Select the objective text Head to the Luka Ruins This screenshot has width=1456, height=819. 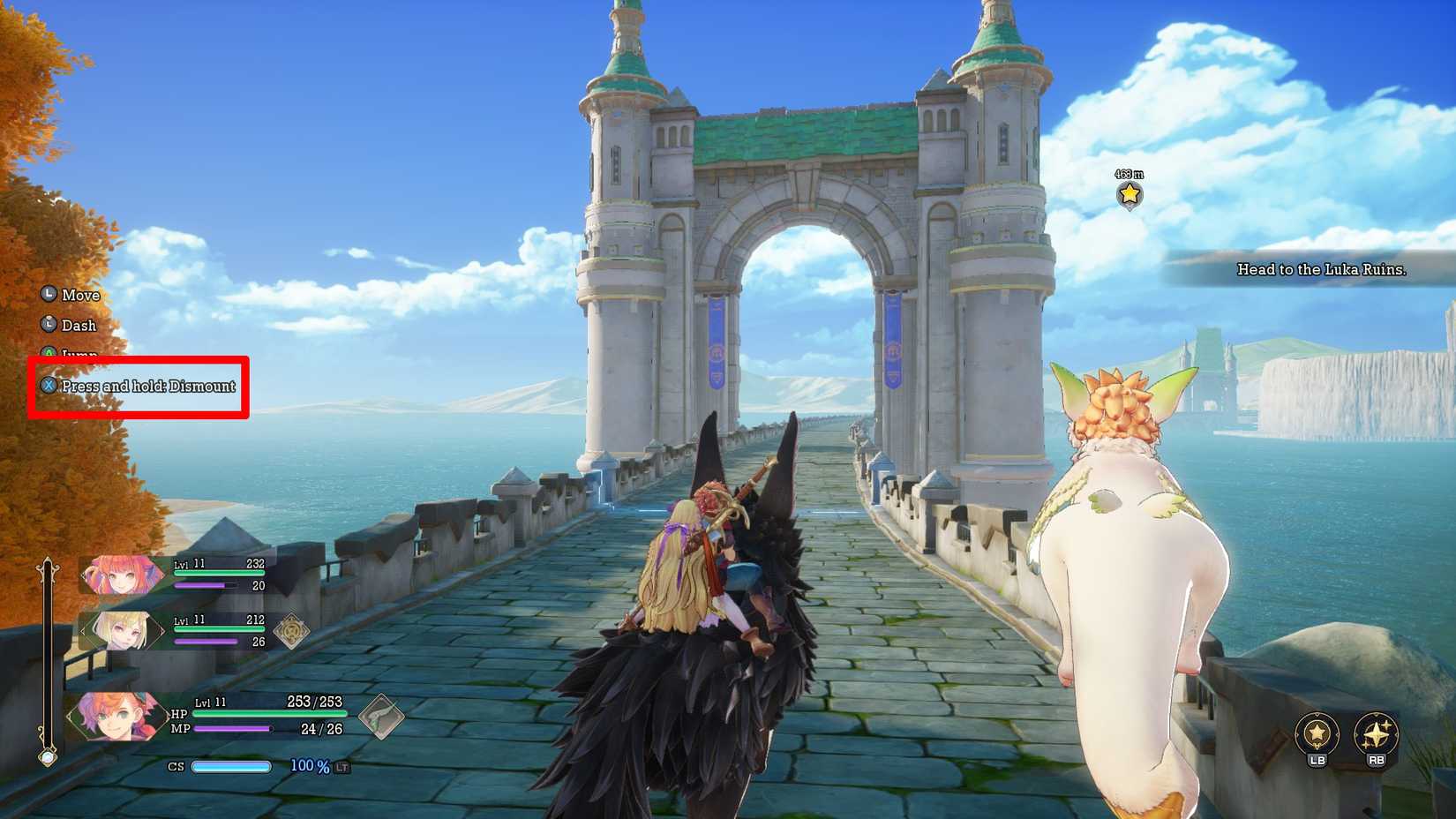[1321, 270]
